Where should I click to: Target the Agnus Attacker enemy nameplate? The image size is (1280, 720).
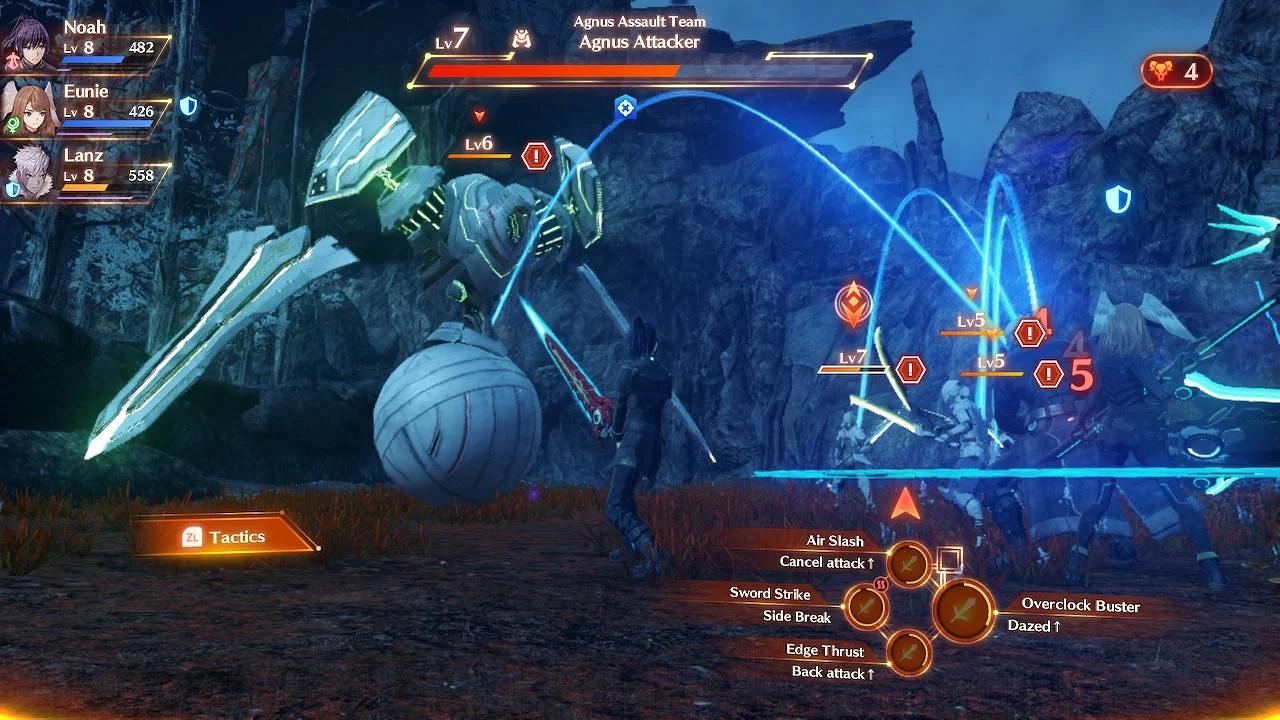pyautogui.click(x=638, y=42)
